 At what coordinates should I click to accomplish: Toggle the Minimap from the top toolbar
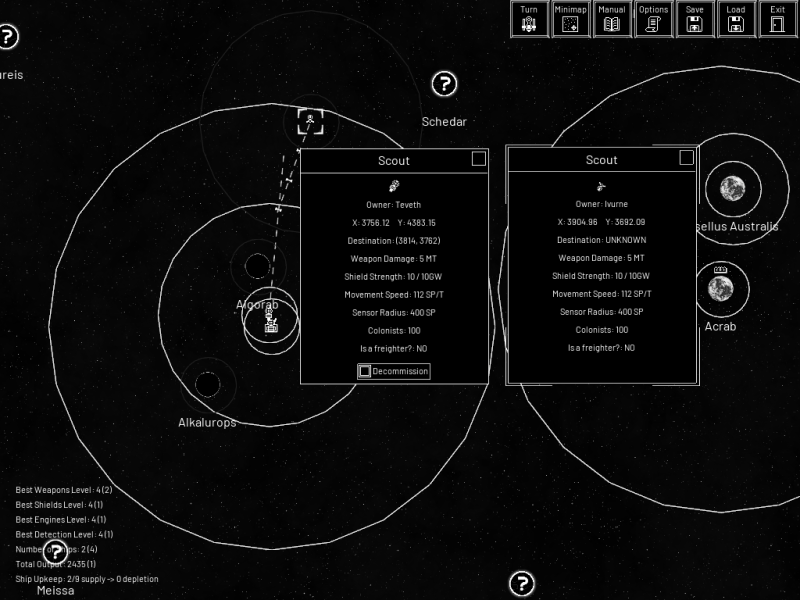point(570,19)
